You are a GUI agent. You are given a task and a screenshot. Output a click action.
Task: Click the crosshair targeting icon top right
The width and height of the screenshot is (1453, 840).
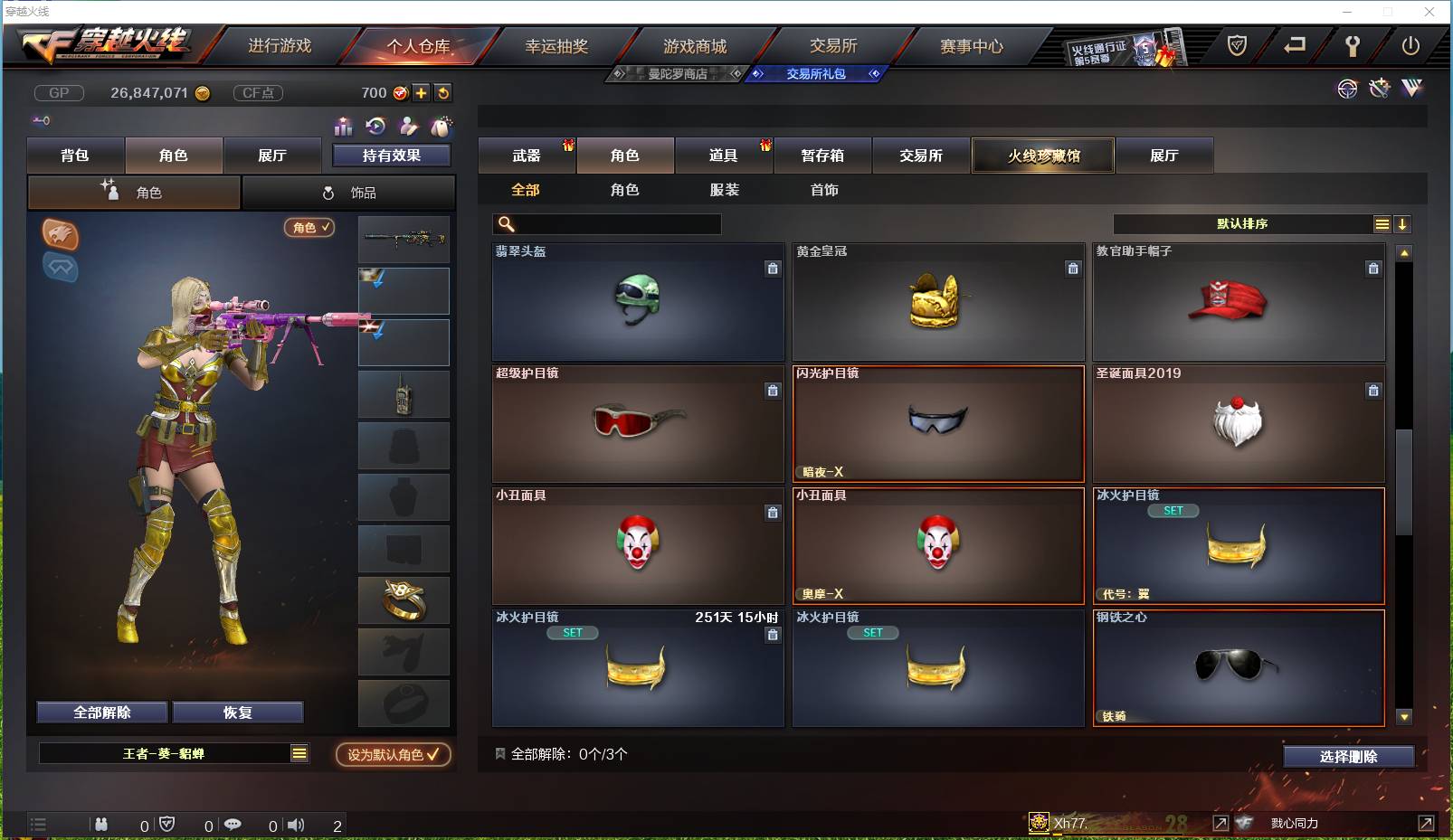click(1347, 89)
